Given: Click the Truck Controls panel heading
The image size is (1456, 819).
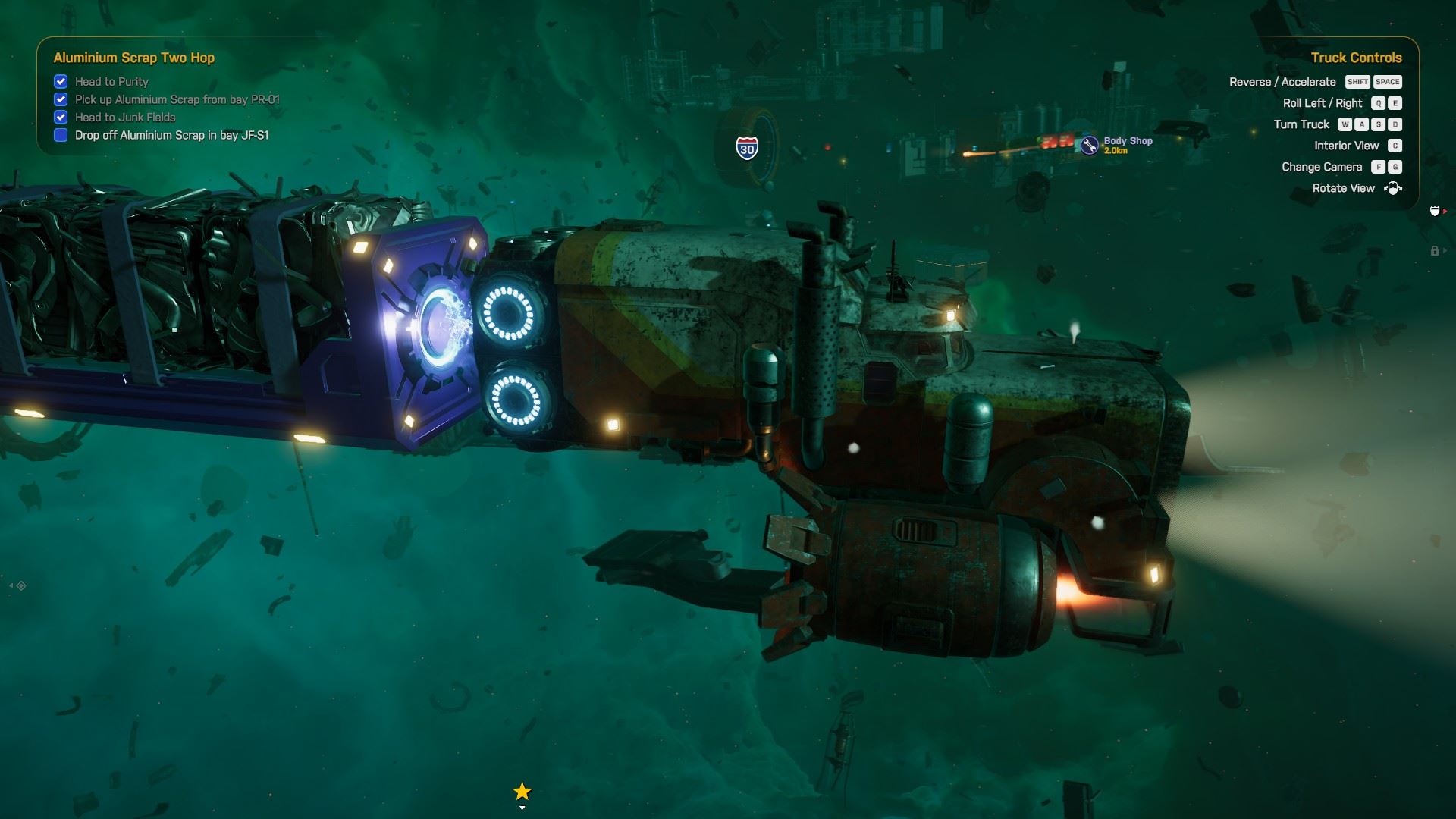Looking at the screenshot, I should tap(1356, 58).
